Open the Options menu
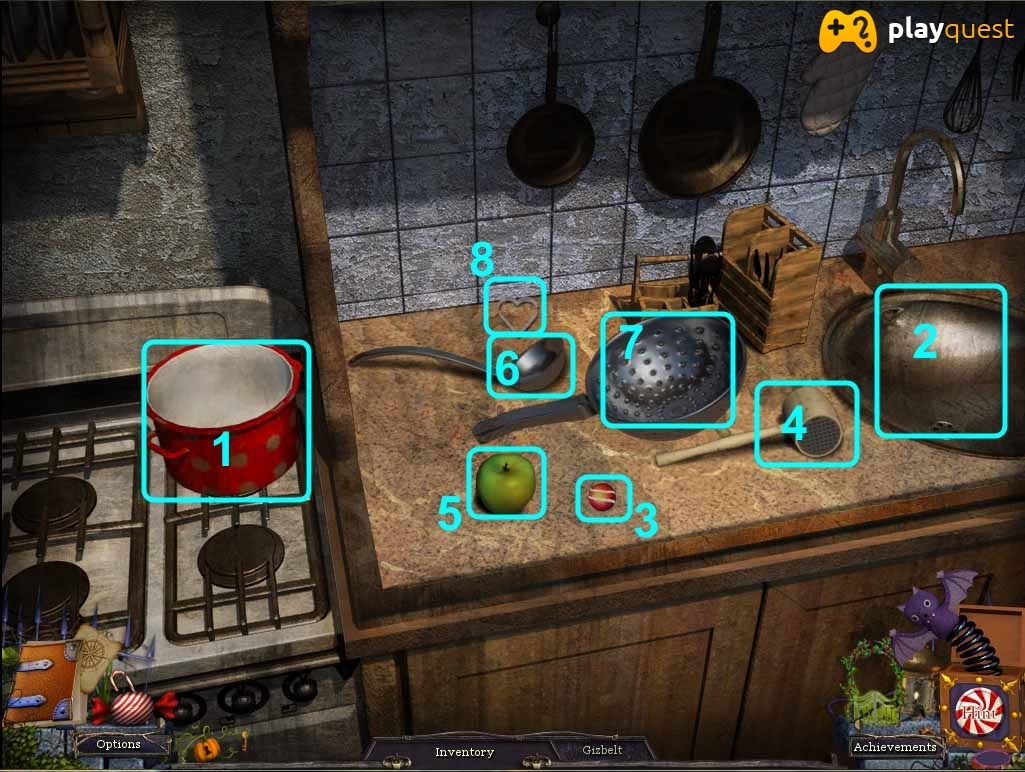The width and height of the screenshot is (1025, 772). pyautogui.click(x=118, y=744)
